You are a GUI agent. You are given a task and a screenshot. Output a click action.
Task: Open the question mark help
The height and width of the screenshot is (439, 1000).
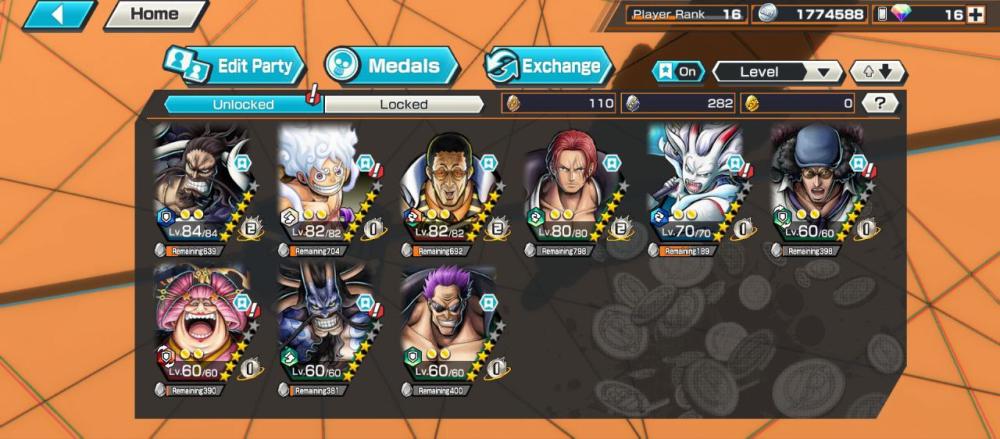(879, 103)
